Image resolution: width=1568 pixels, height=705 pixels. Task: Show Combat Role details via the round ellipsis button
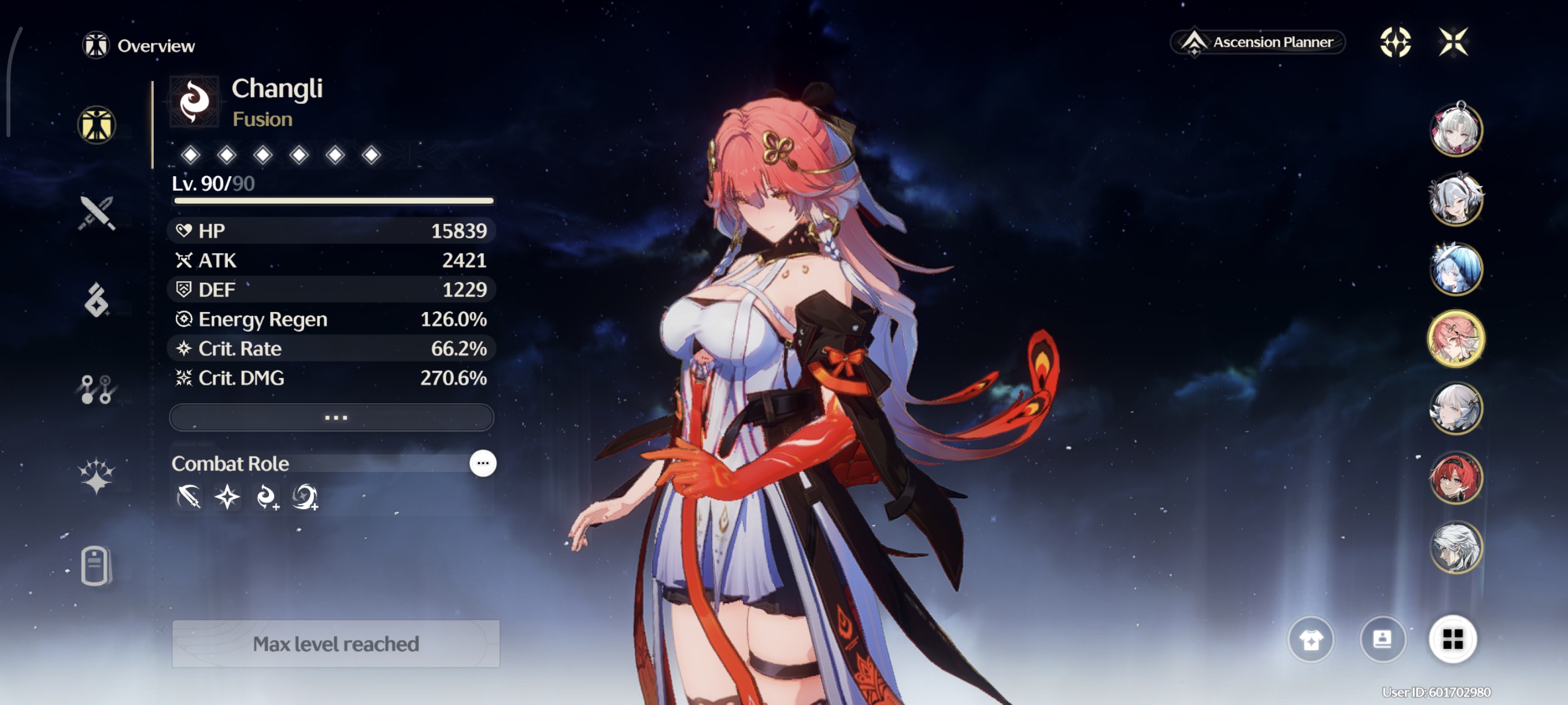click(483, 463)
